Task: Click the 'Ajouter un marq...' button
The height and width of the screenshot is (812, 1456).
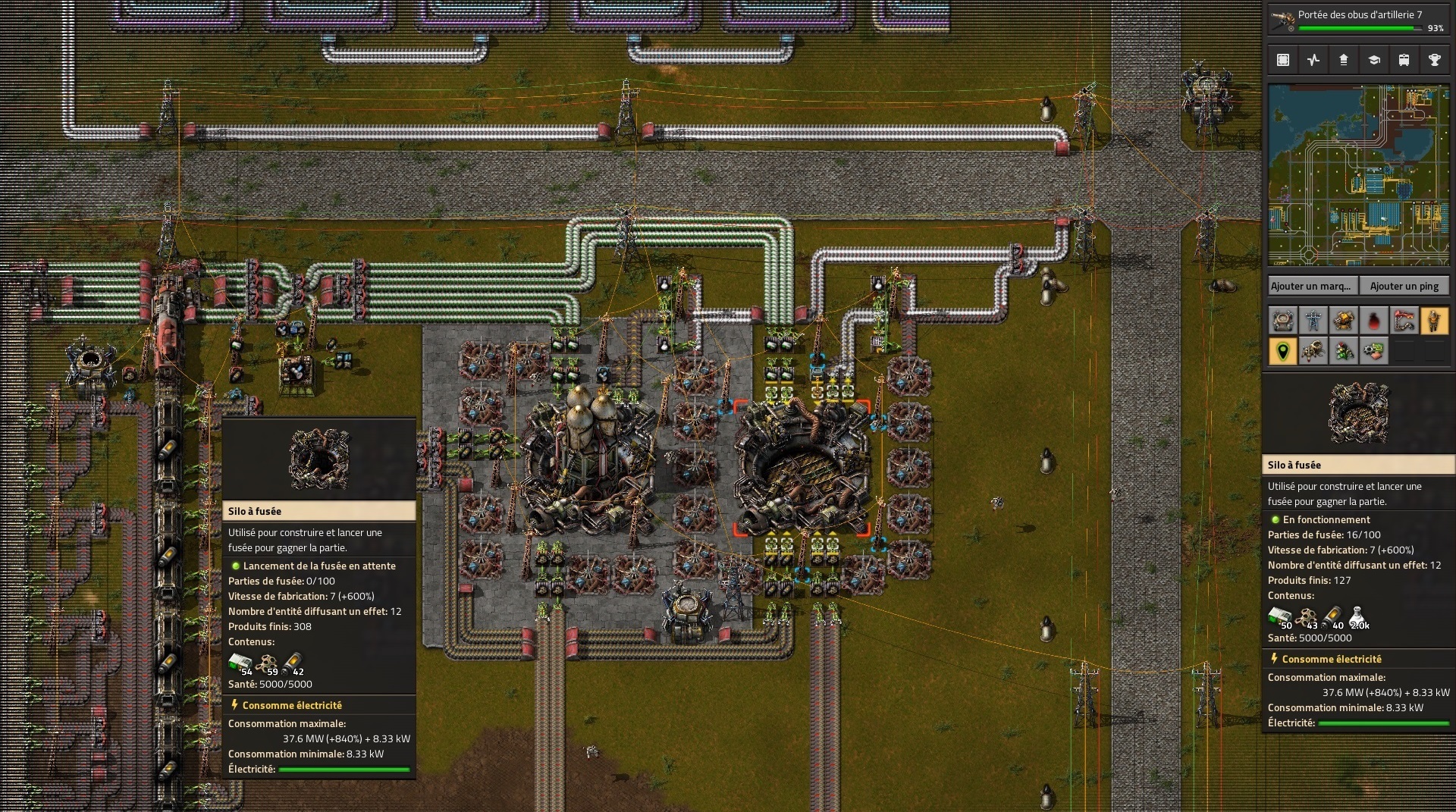Action: click(1311, 286)
